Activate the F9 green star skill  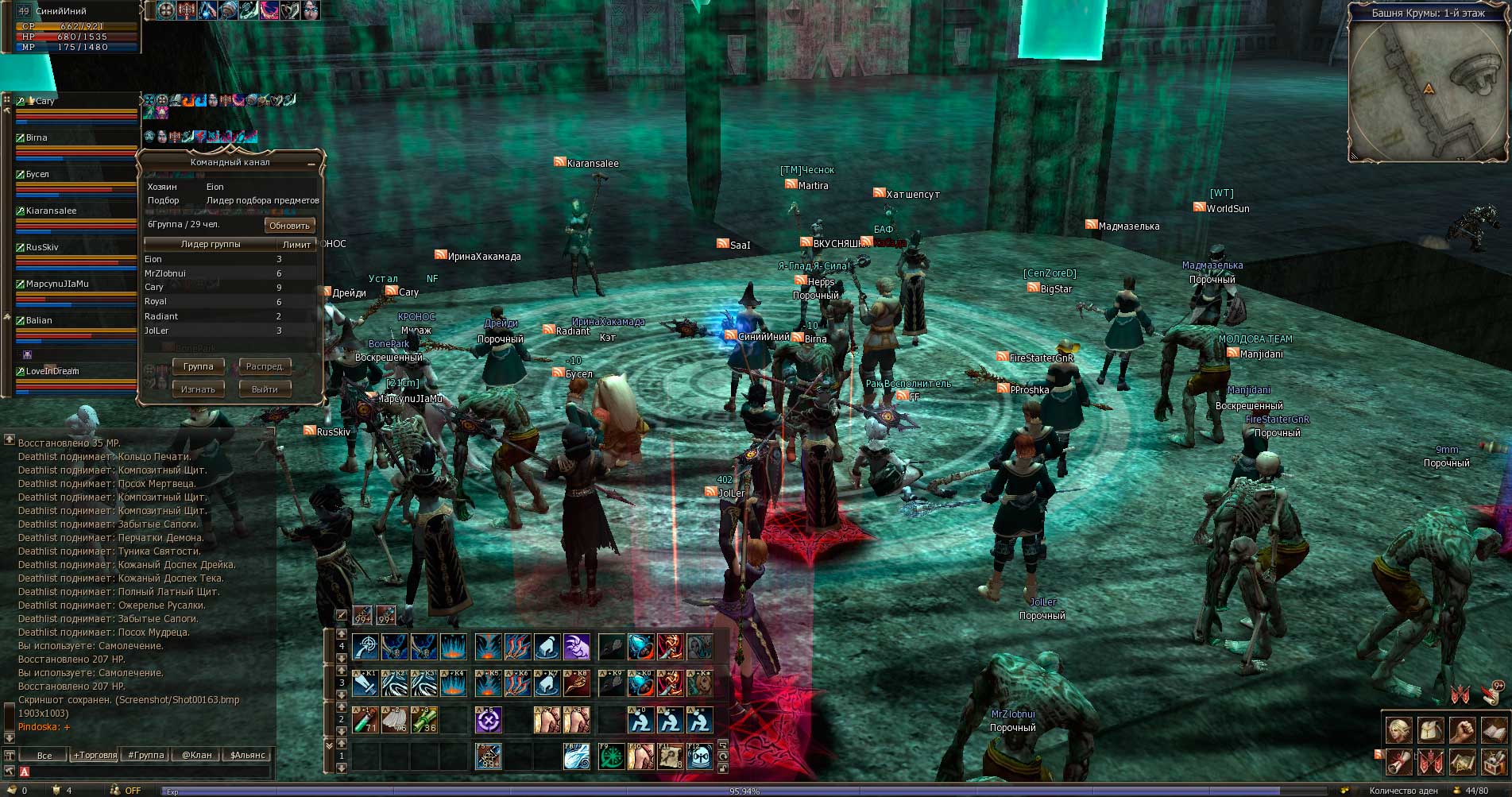tap(611, 756)
